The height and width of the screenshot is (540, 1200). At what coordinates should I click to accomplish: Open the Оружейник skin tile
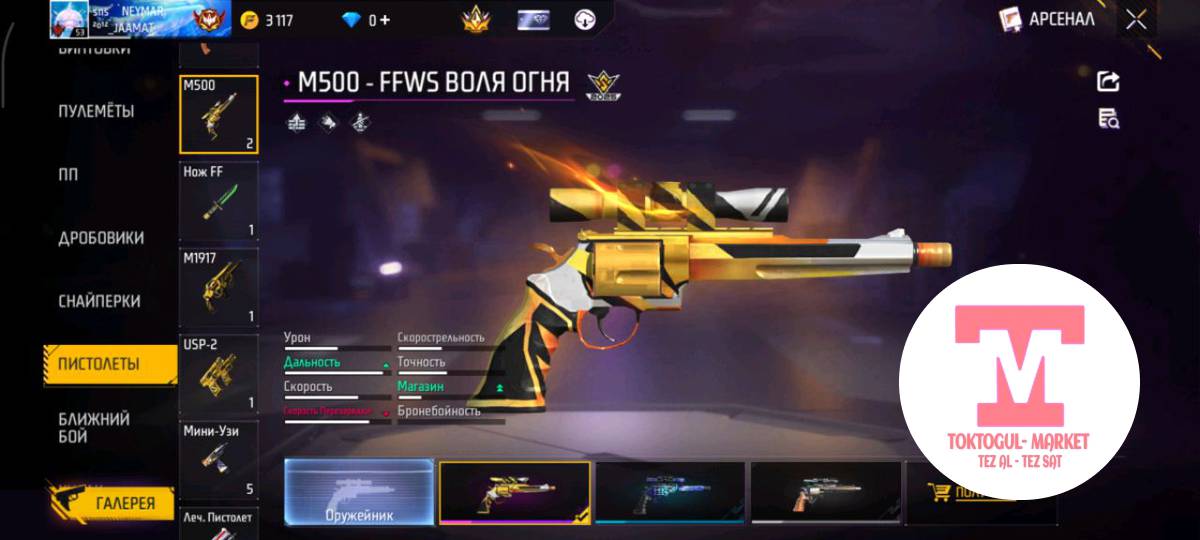[x=359, y=492]
